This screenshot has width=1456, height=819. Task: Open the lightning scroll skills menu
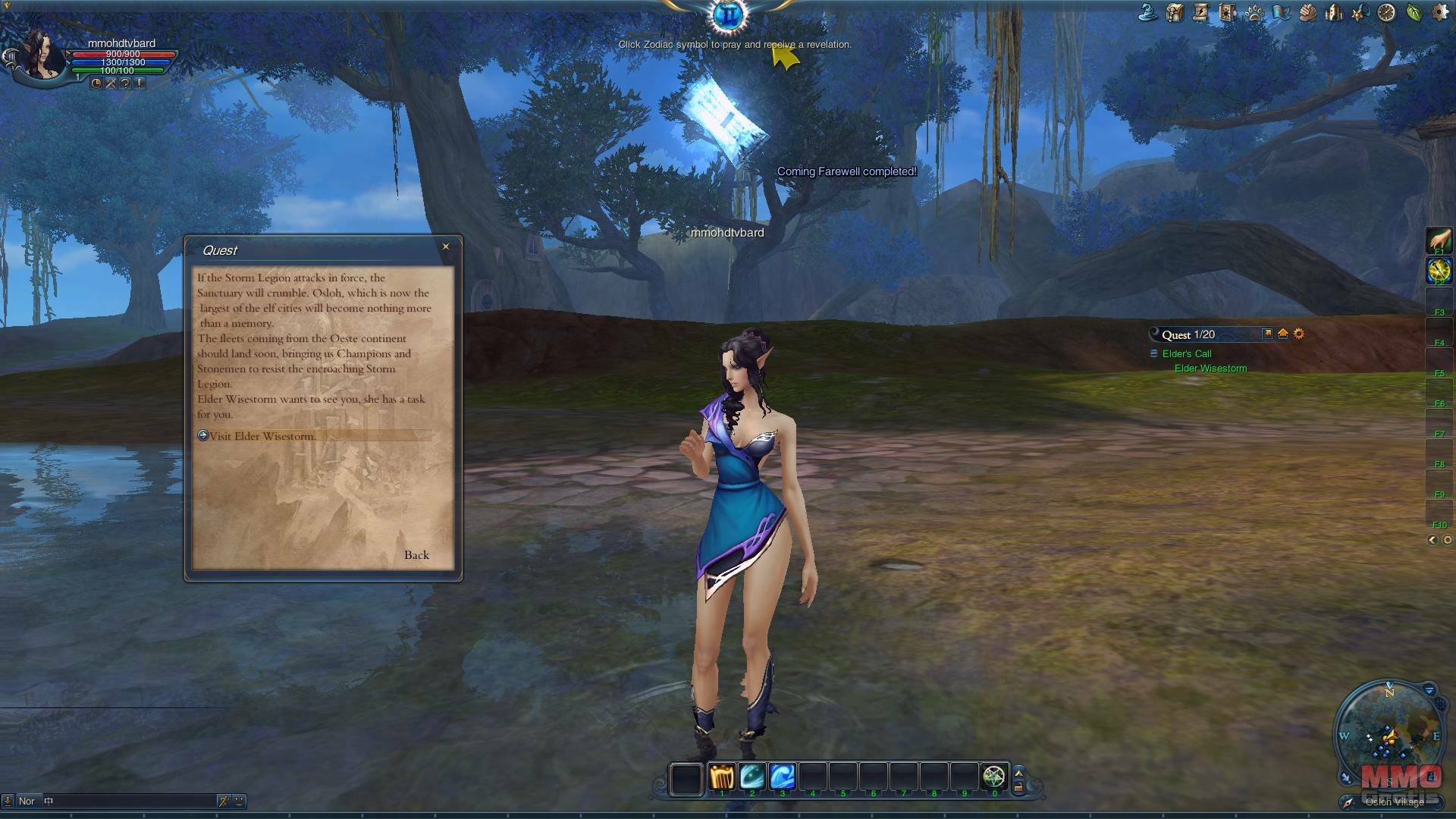click(1200, 12)
